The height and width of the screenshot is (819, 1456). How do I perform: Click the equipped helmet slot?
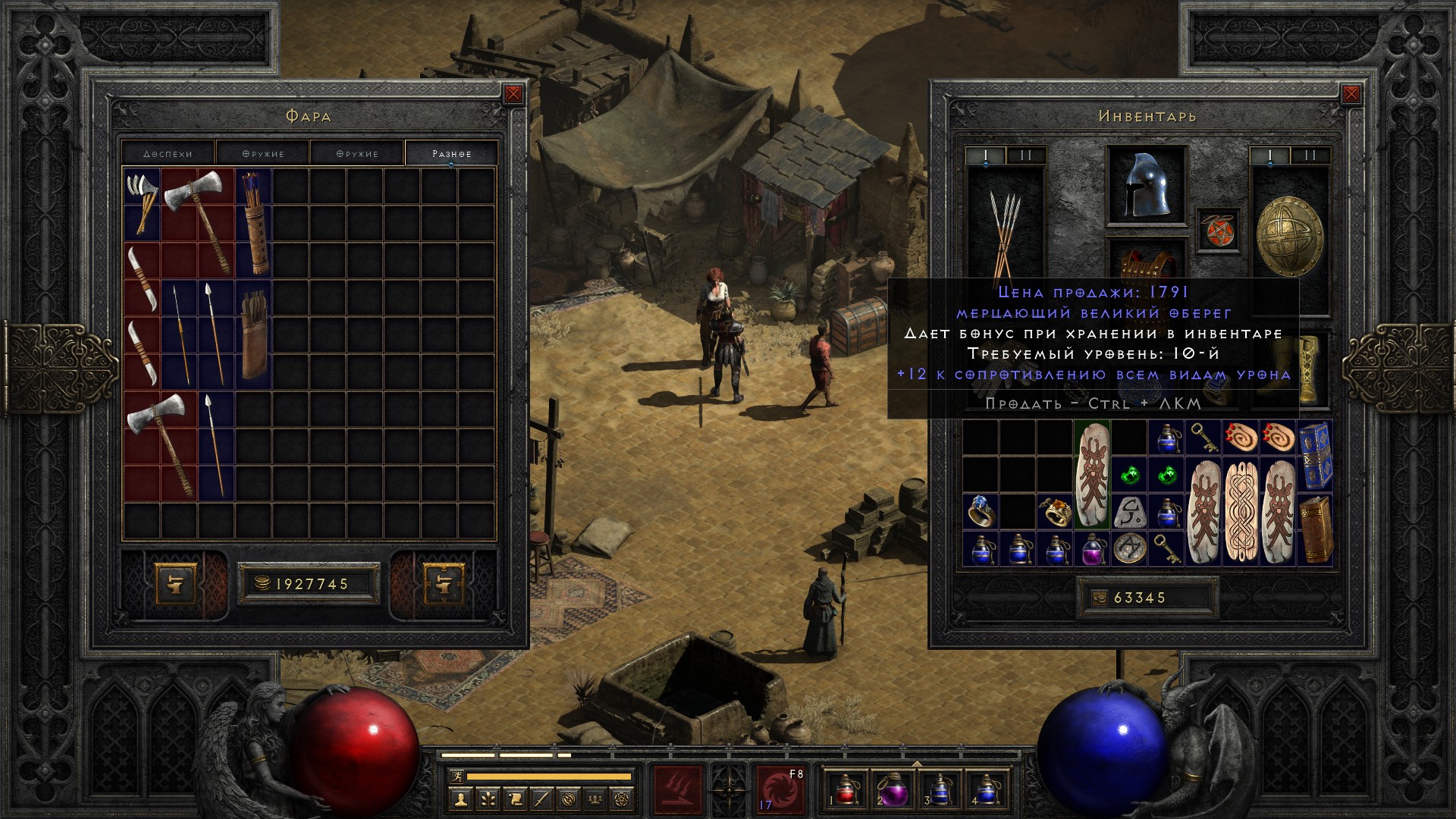pos(1146,185)
